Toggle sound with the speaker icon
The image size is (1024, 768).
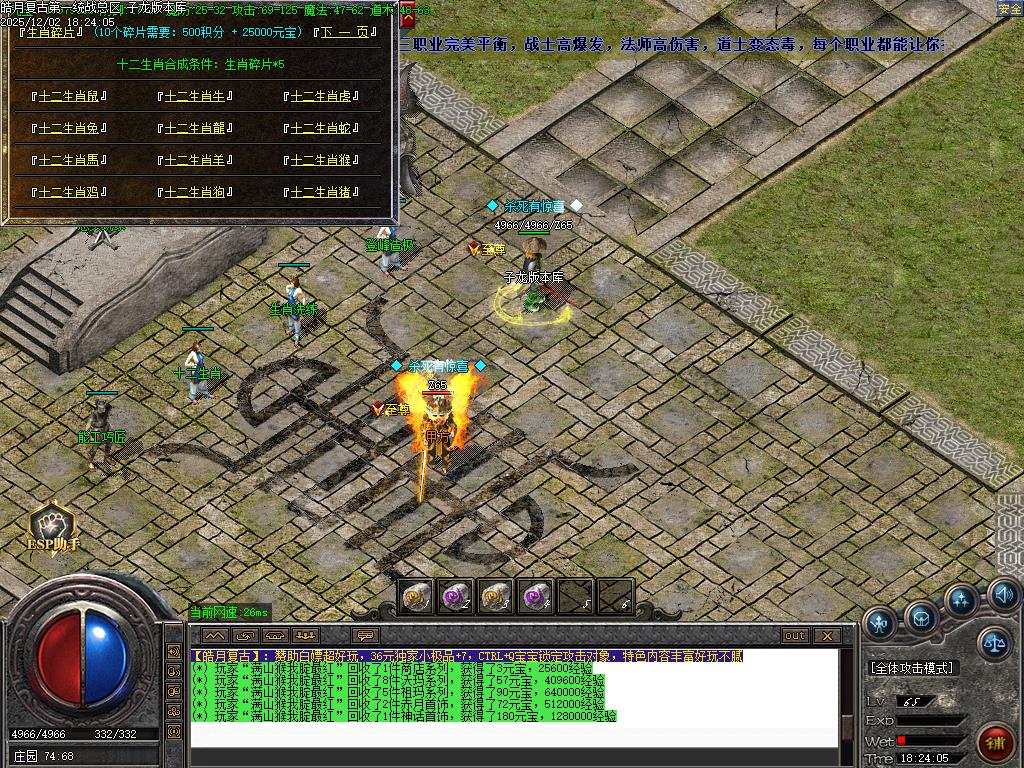click(x=1003, y=596)
